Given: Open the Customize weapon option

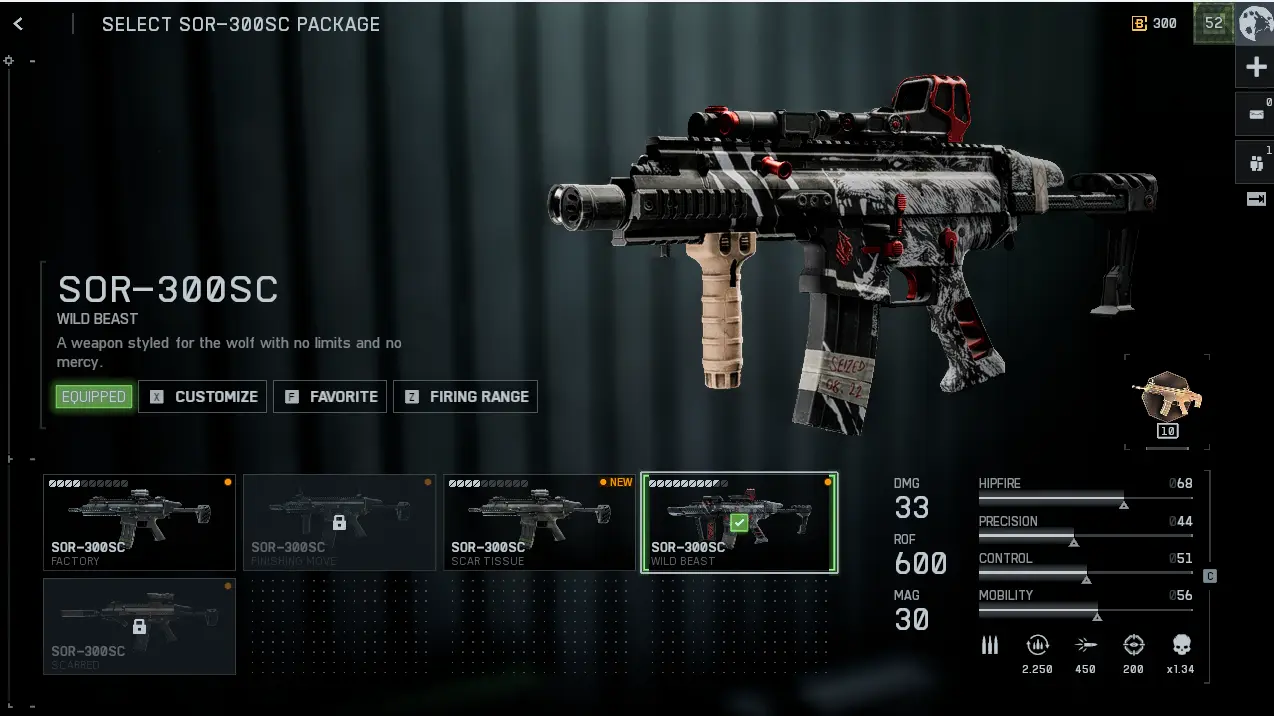Looking at the screenshot, I should coord(203,397).
